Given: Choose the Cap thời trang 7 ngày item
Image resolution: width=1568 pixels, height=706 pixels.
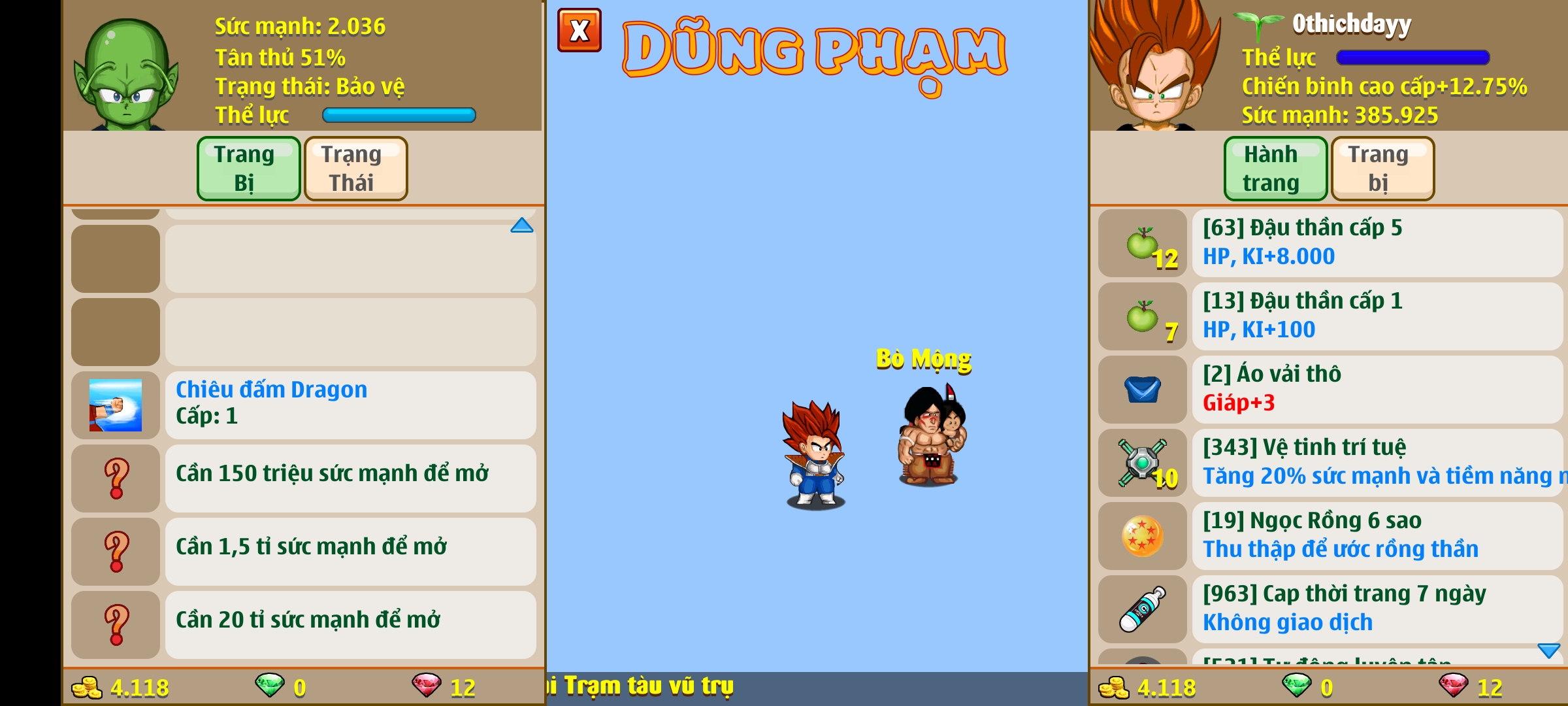Looking at the screenshot, I should (x=1375, y=609).
